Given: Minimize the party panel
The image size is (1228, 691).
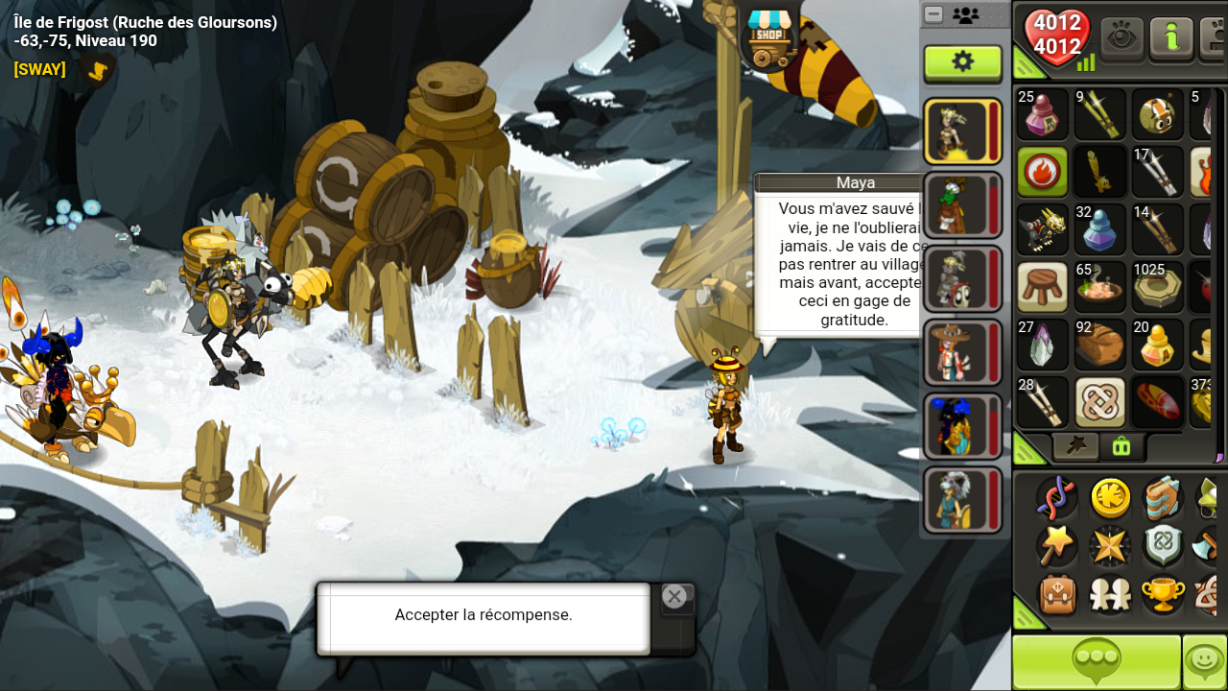Looking at the screenshot, I should 934,15.
